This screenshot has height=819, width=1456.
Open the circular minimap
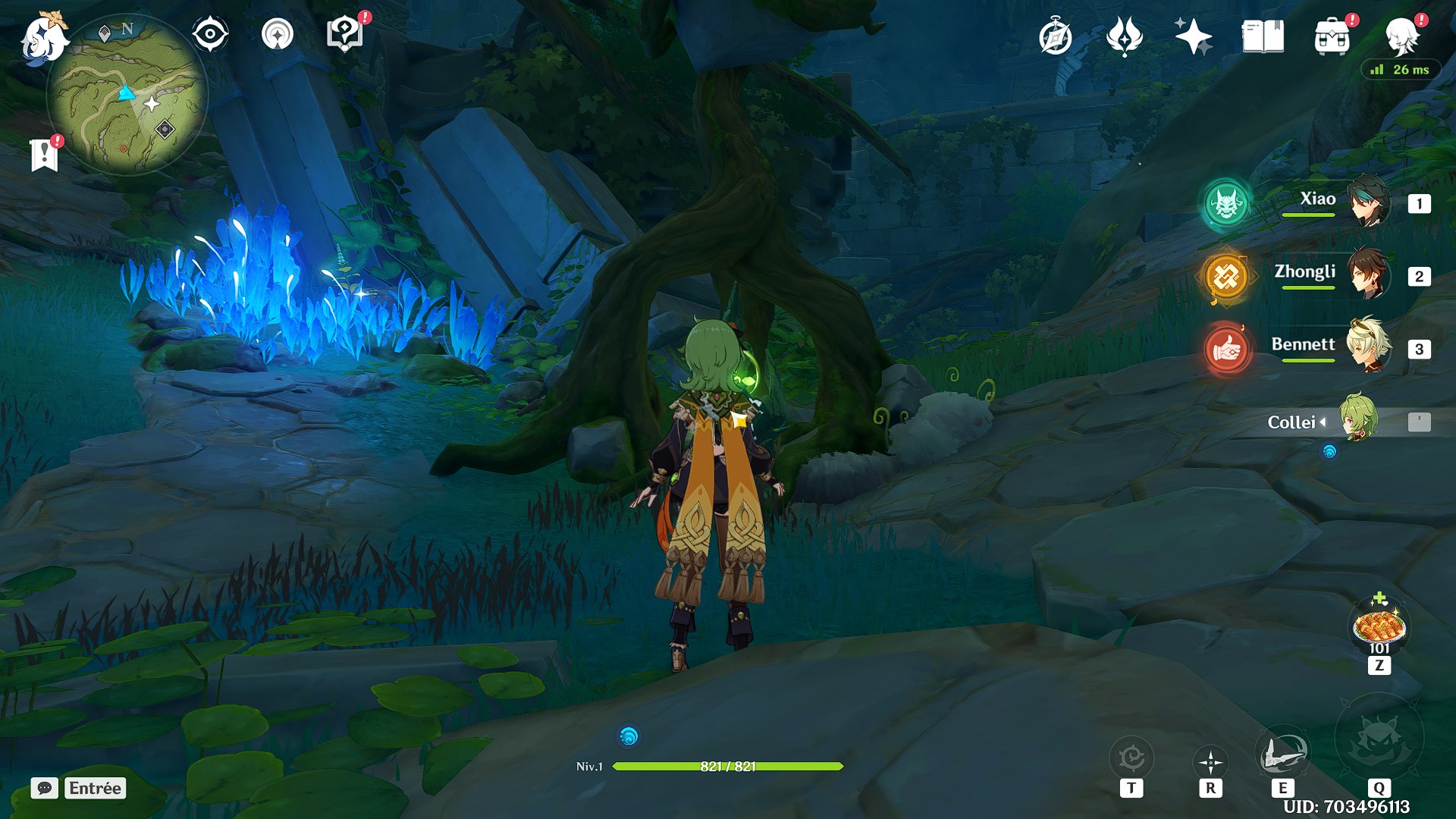126,96
